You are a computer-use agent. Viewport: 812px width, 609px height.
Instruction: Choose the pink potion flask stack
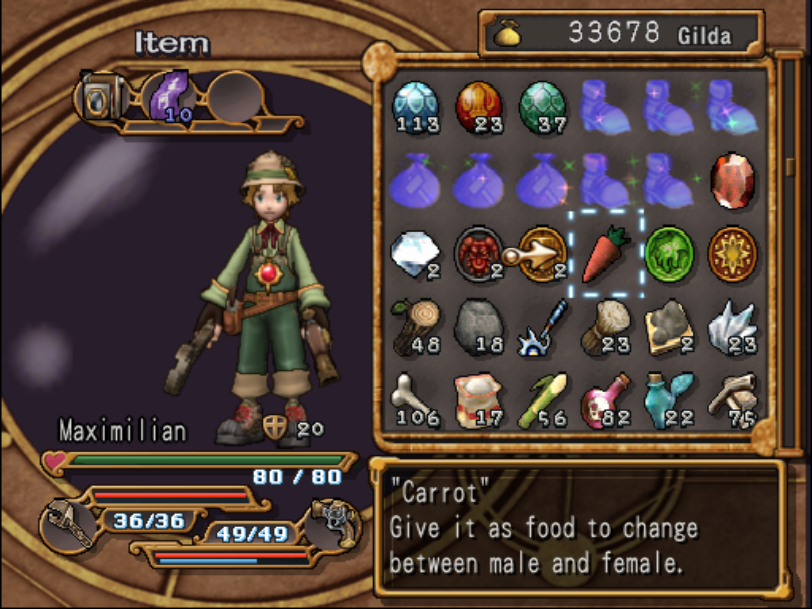[606, 400]
